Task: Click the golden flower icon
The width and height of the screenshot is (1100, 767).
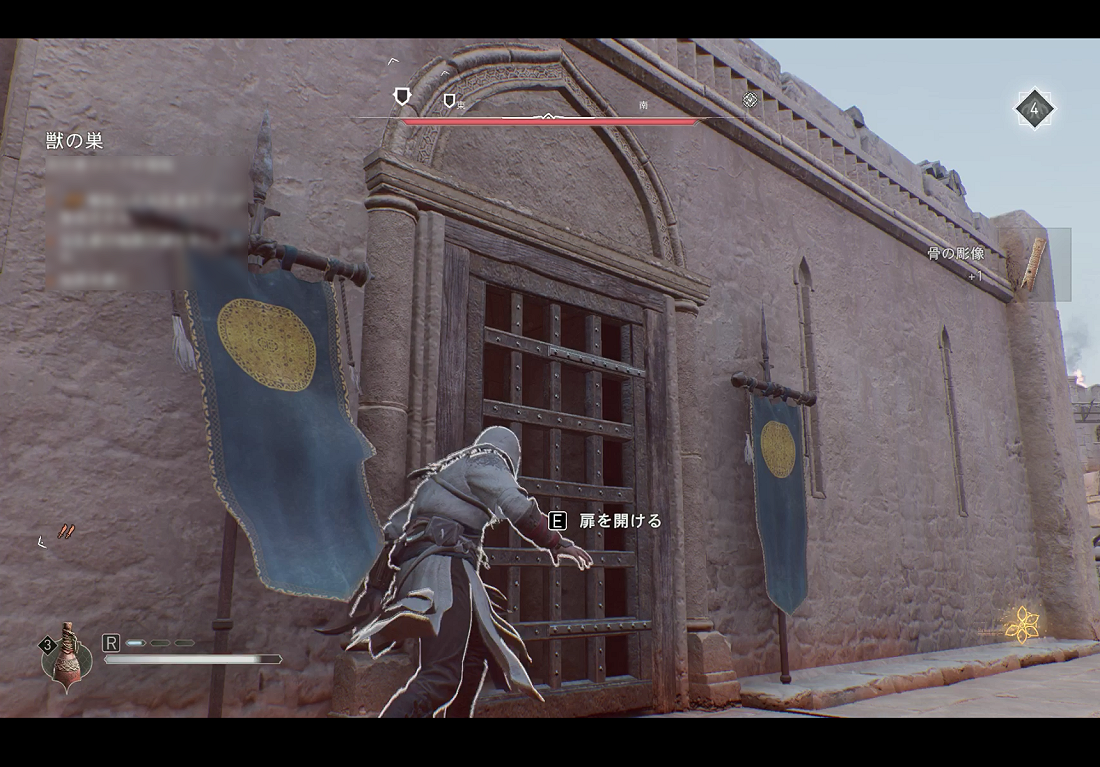Action: (x=1022, y=625)
